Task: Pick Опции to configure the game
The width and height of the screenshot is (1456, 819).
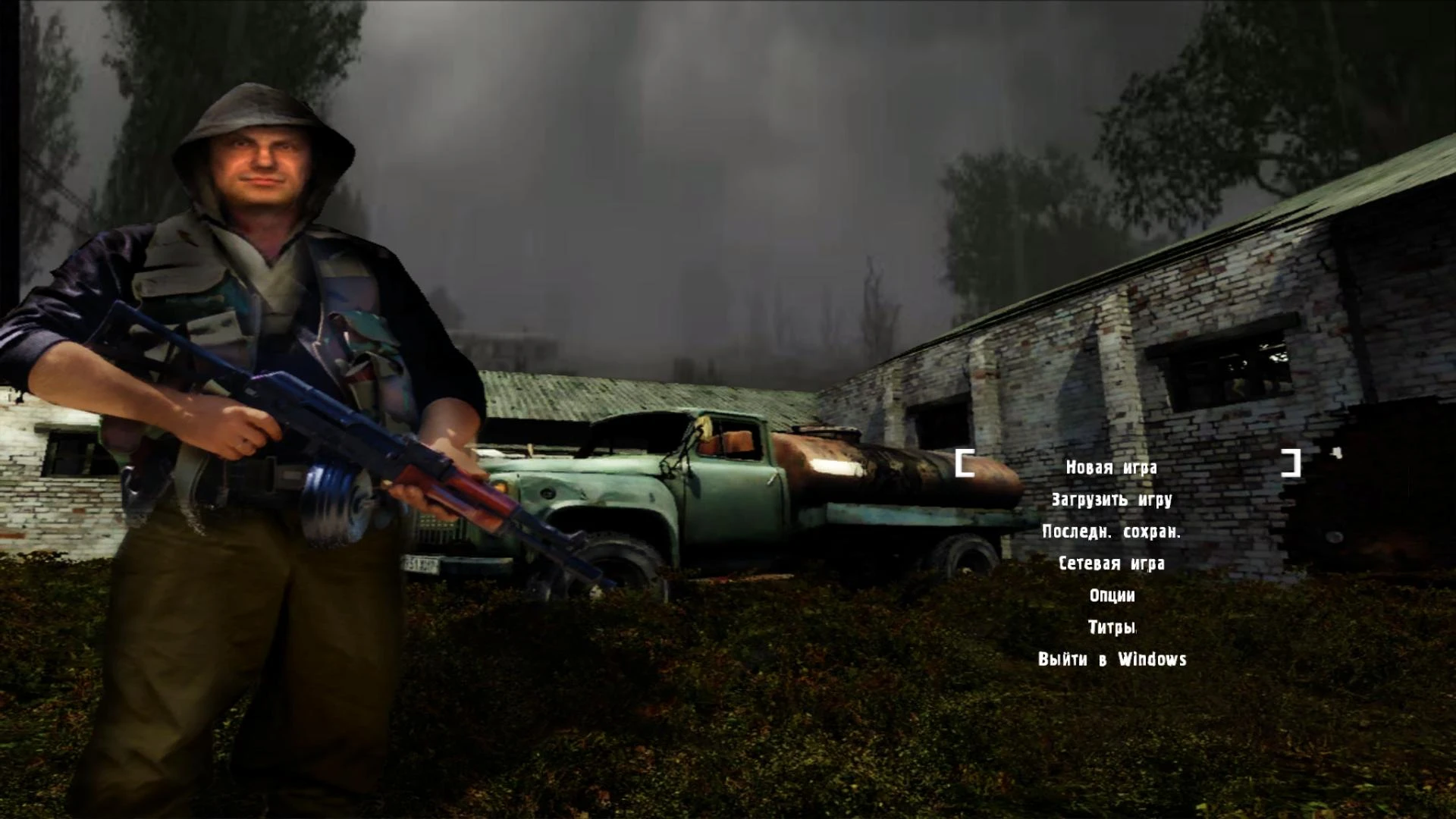Action: (1111, 596)
